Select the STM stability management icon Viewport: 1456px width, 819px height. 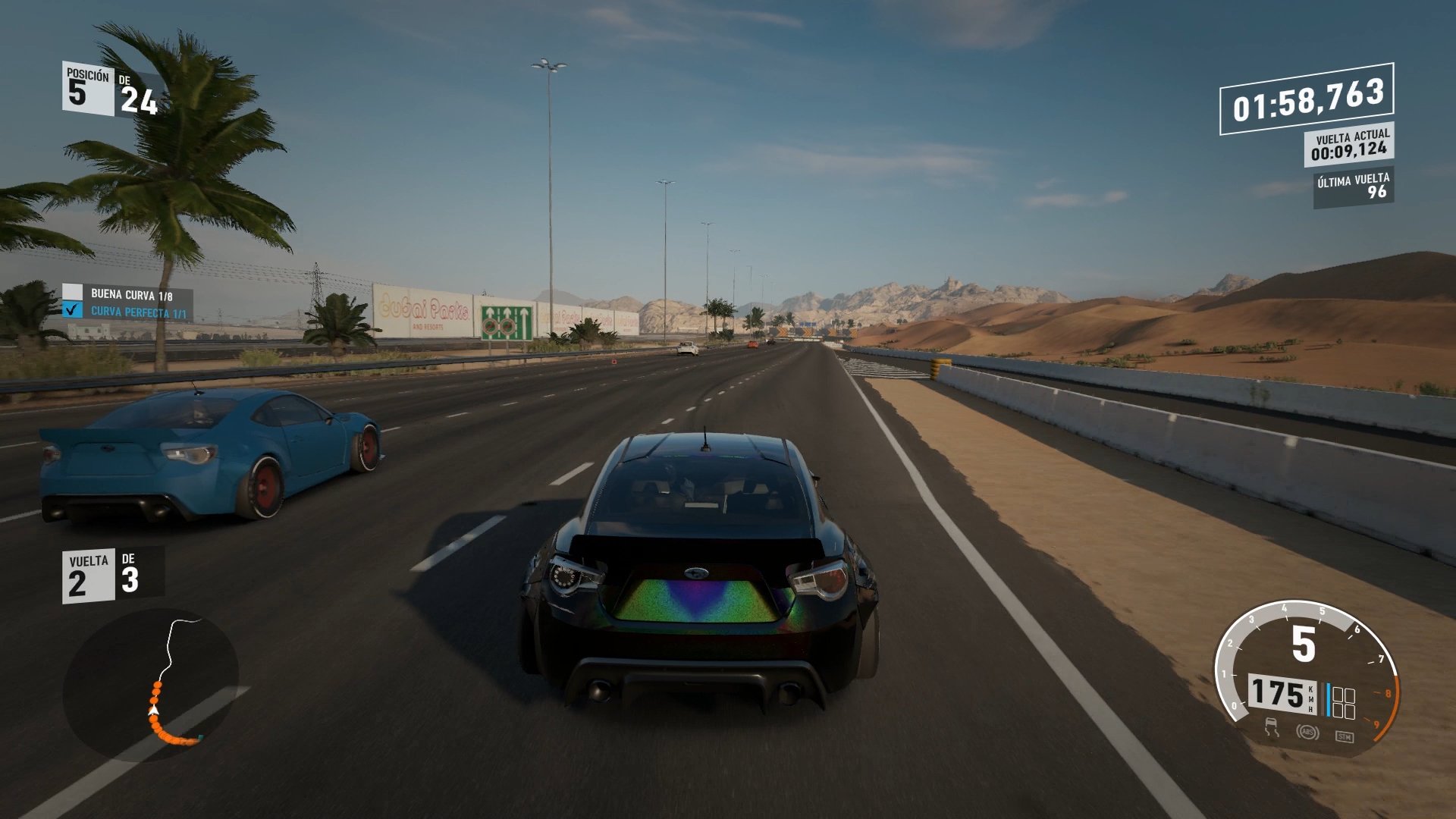point(1345,736)
